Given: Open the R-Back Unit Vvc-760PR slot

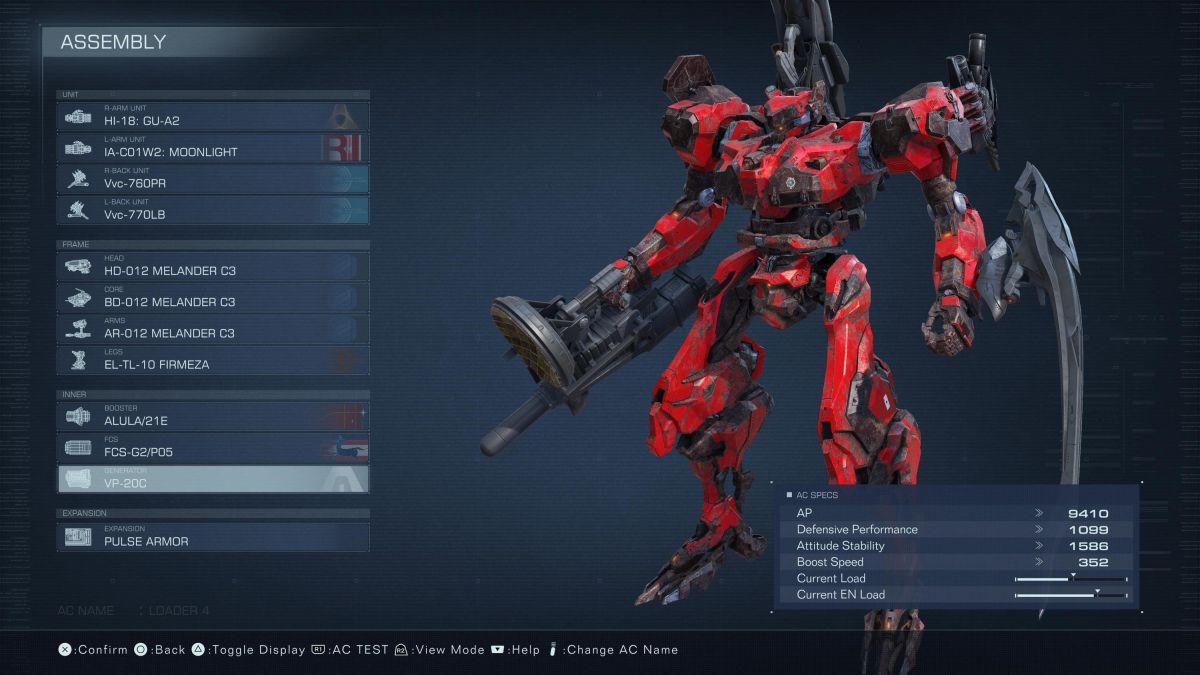Looking at the screenshot, I should (213, 179).
